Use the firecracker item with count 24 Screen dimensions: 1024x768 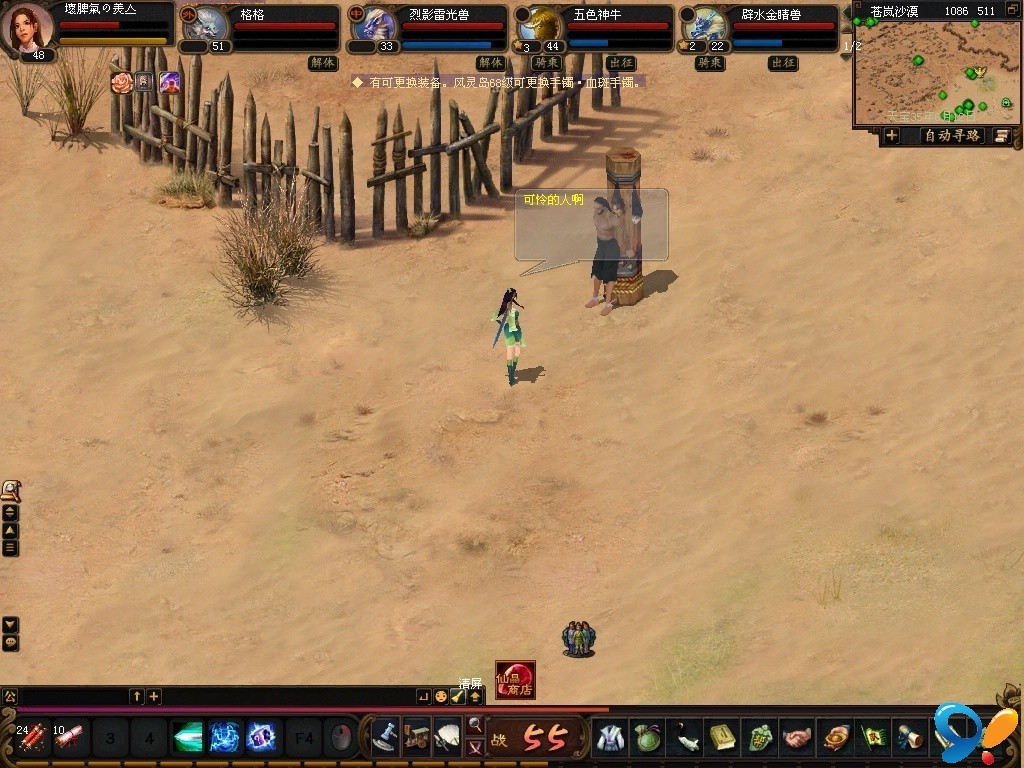coord(32,738)
